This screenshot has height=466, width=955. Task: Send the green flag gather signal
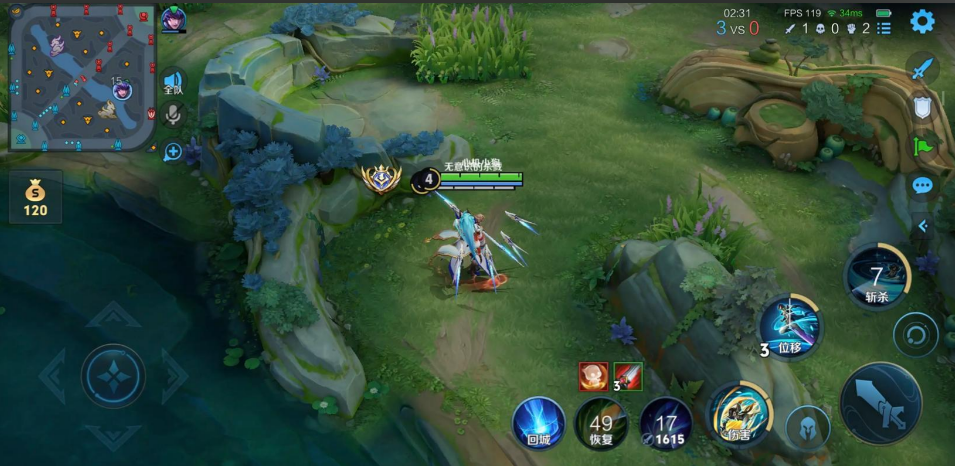point(922,146)
